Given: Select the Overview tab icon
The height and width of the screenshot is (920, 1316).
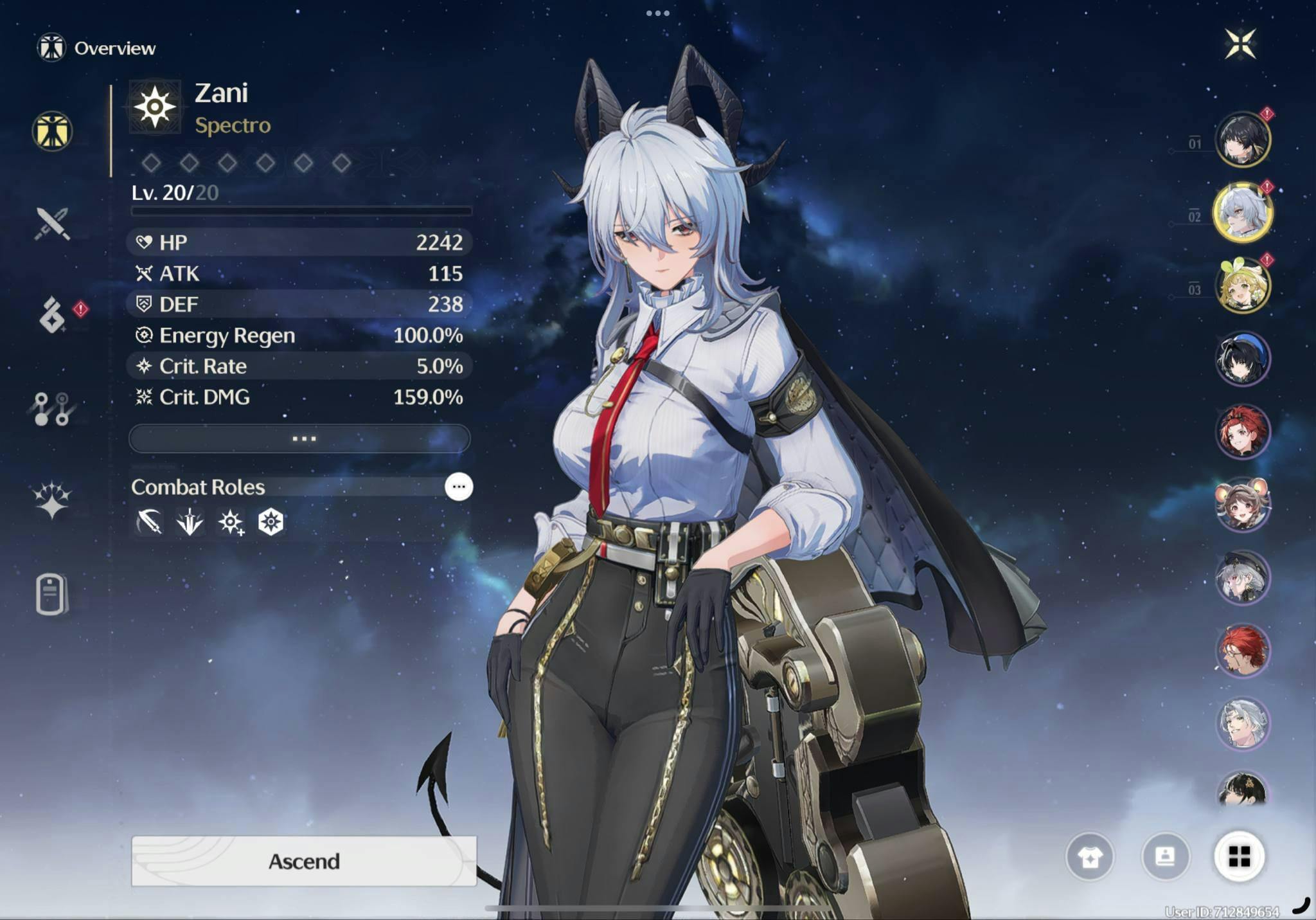Looking at the screenshot, I should 52,132.
